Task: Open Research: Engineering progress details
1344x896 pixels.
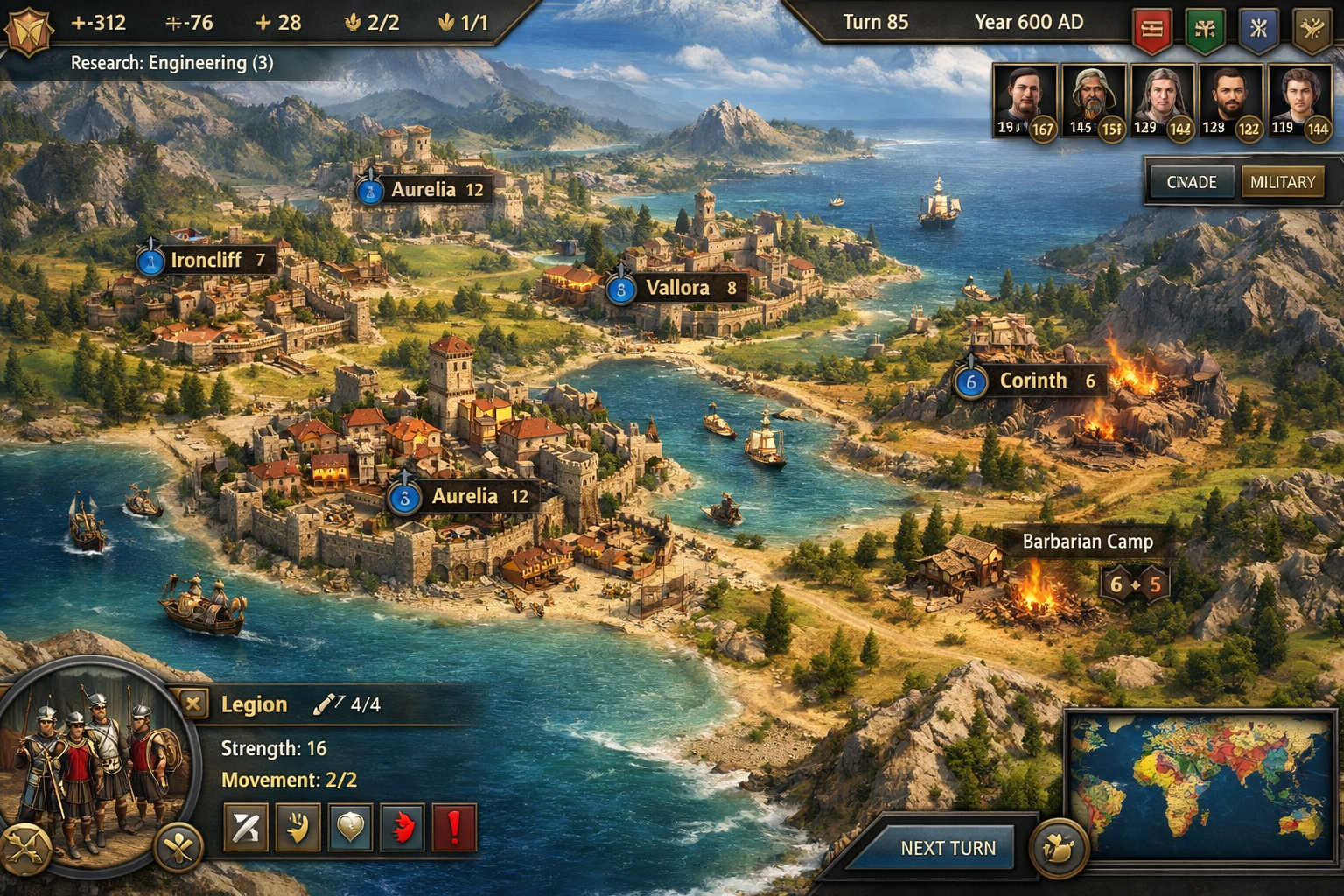Action: pyautogui.click(x=171, y=63)
